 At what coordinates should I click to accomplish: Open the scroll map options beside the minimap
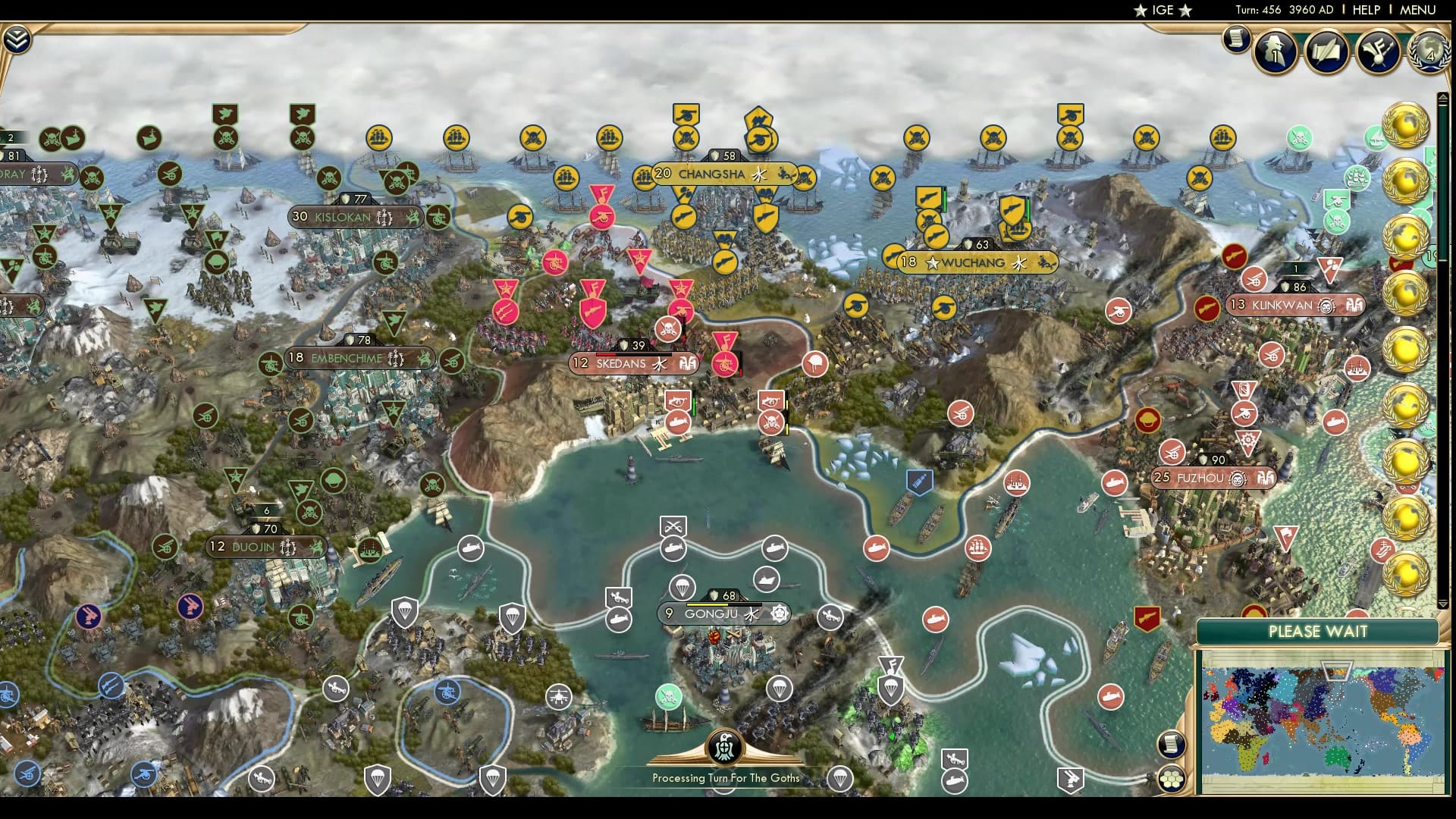(1172, 744)
